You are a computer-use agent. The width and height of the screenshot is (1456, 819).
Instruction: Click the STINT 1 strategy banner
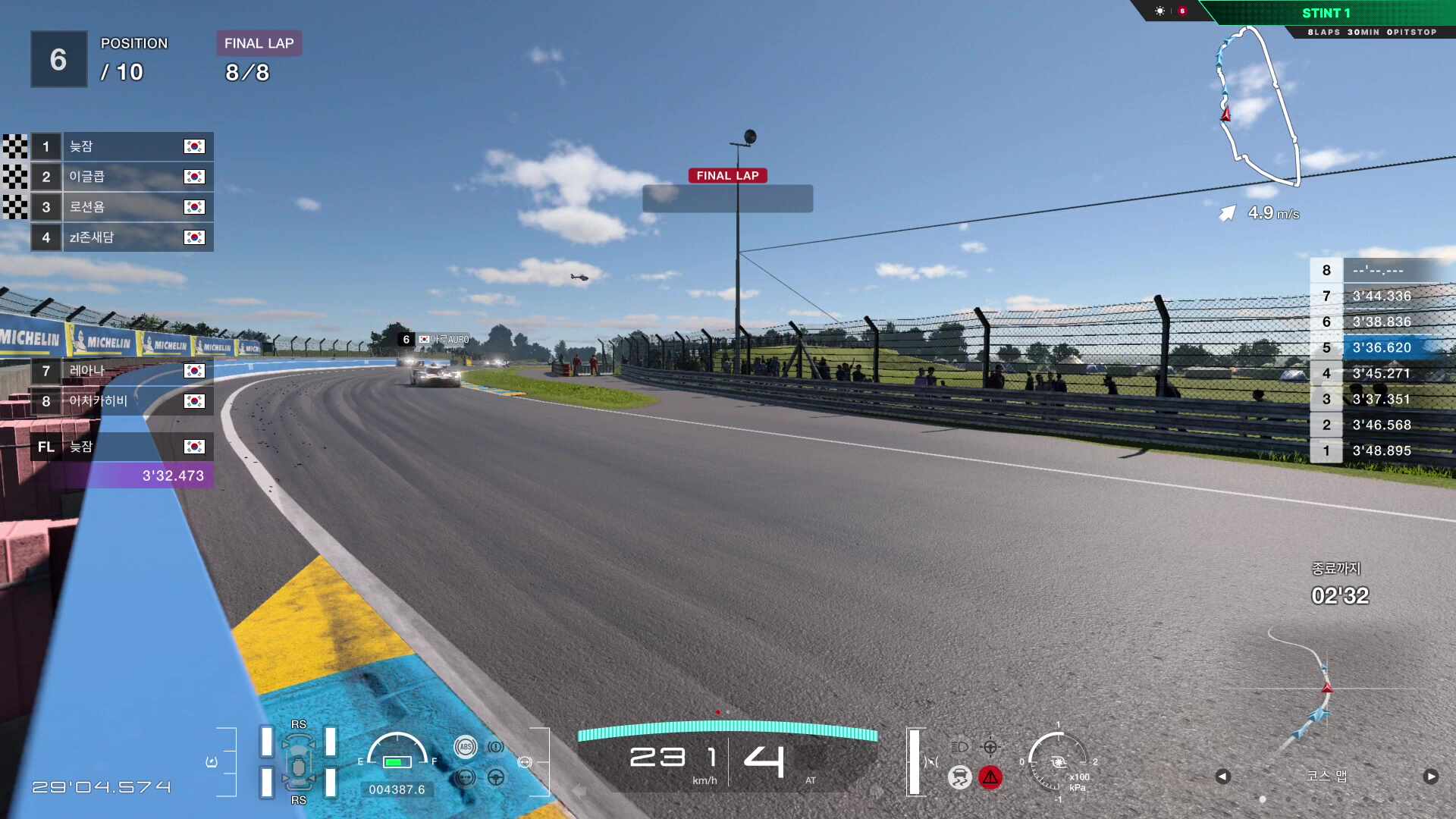[1326, 13]
